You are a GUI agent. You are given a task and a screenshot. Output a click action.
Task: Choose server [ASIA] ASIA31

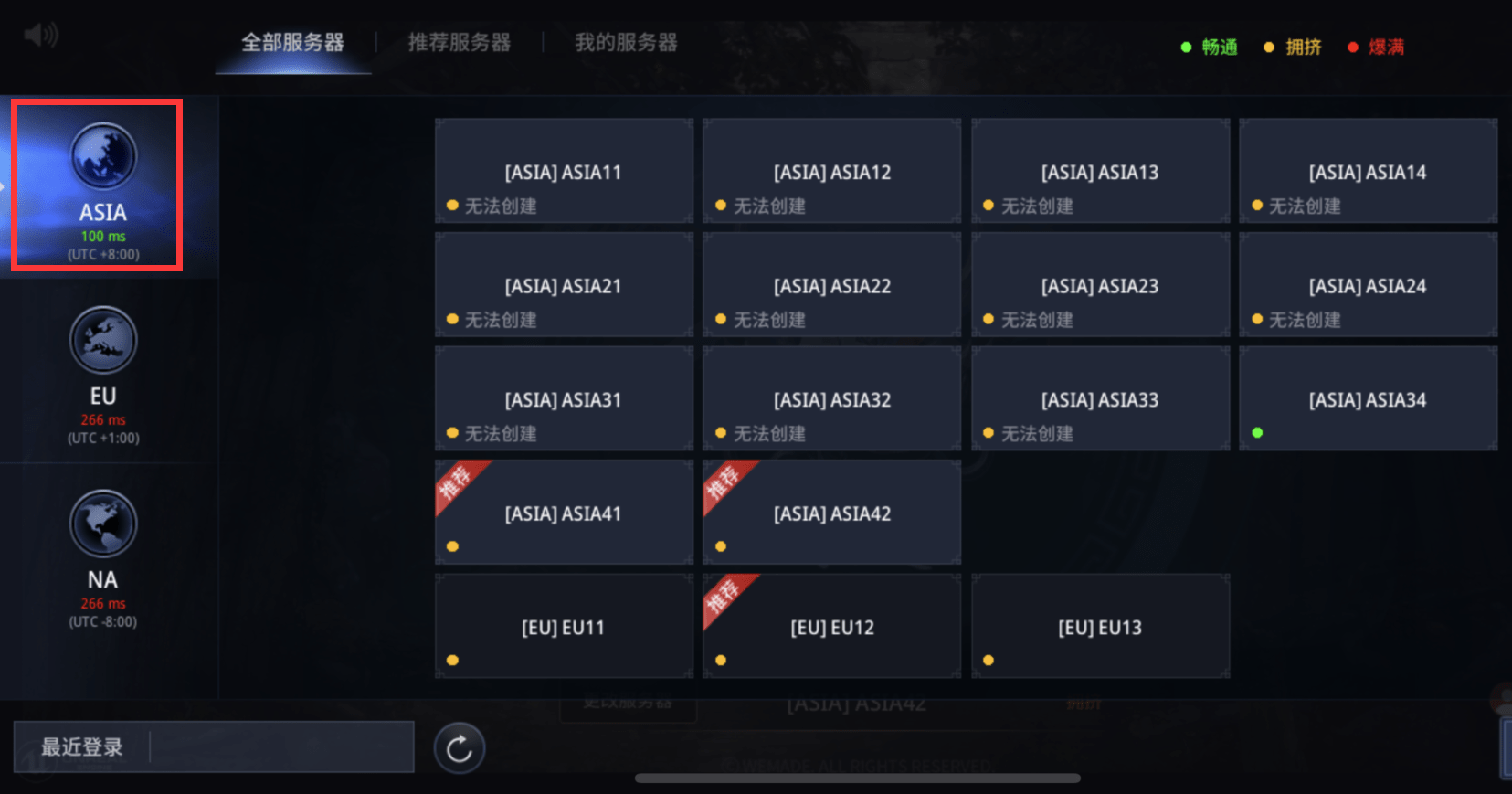tap(564, 399)
